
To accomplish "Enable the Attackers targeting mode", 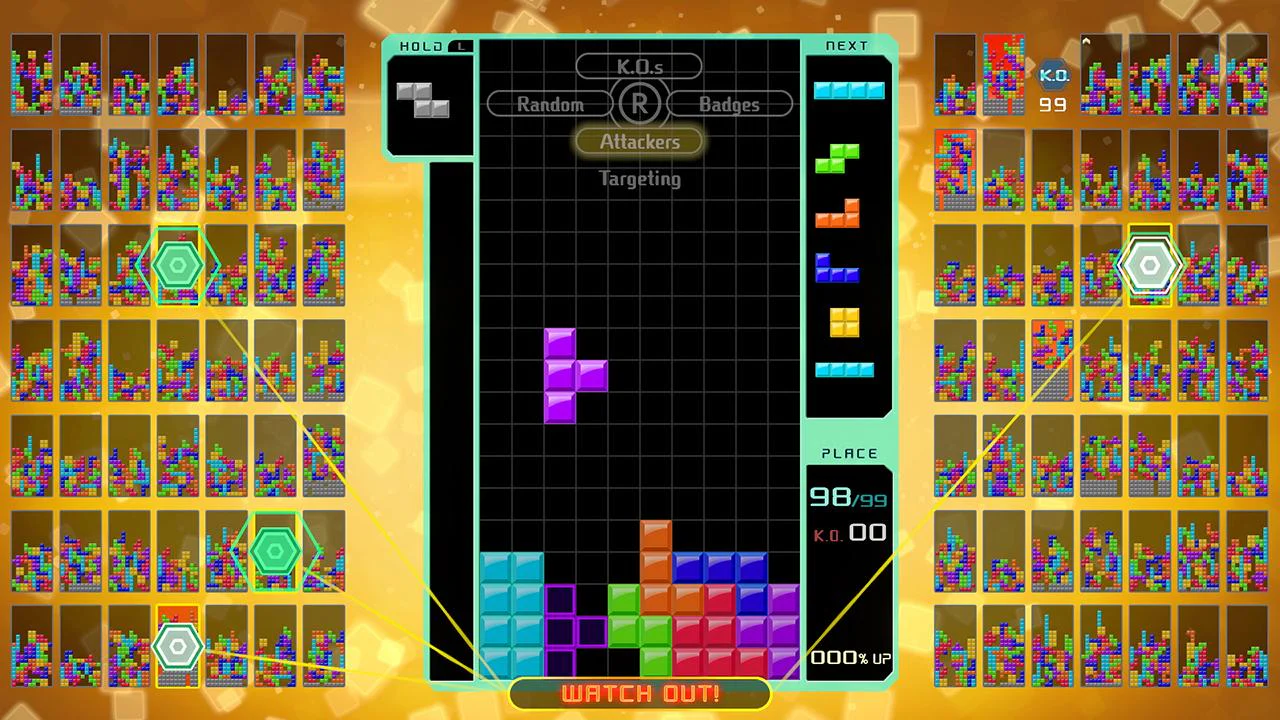I will tap(639, 141).
